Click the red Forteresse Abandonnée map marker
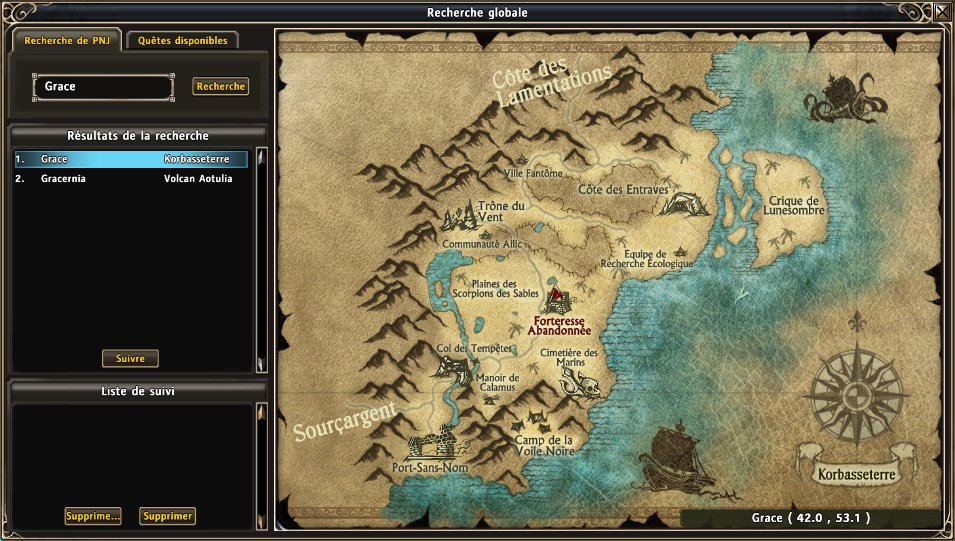 (559, 299)
